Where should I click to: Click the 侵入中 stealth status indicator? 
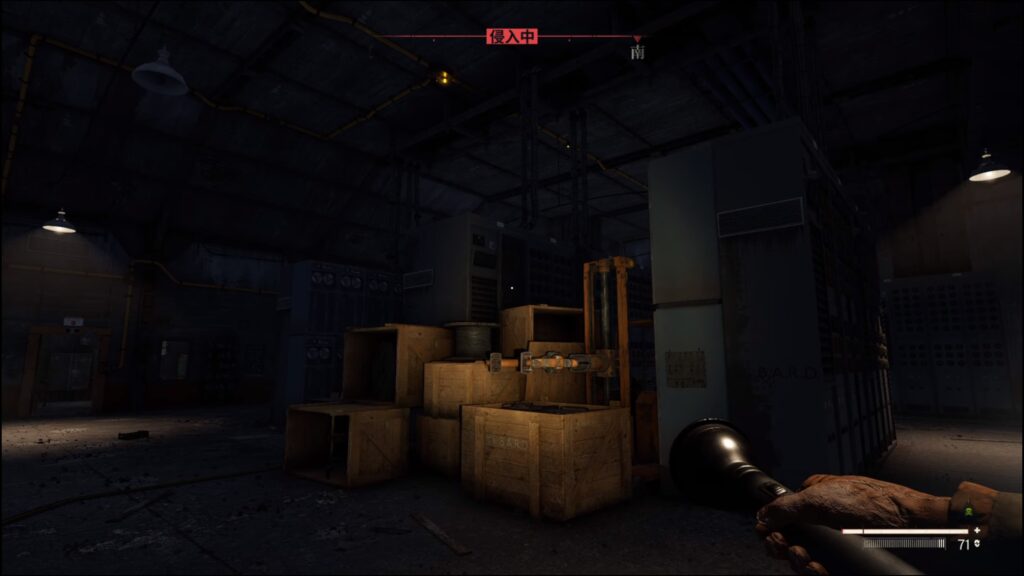tap(512, 37)
